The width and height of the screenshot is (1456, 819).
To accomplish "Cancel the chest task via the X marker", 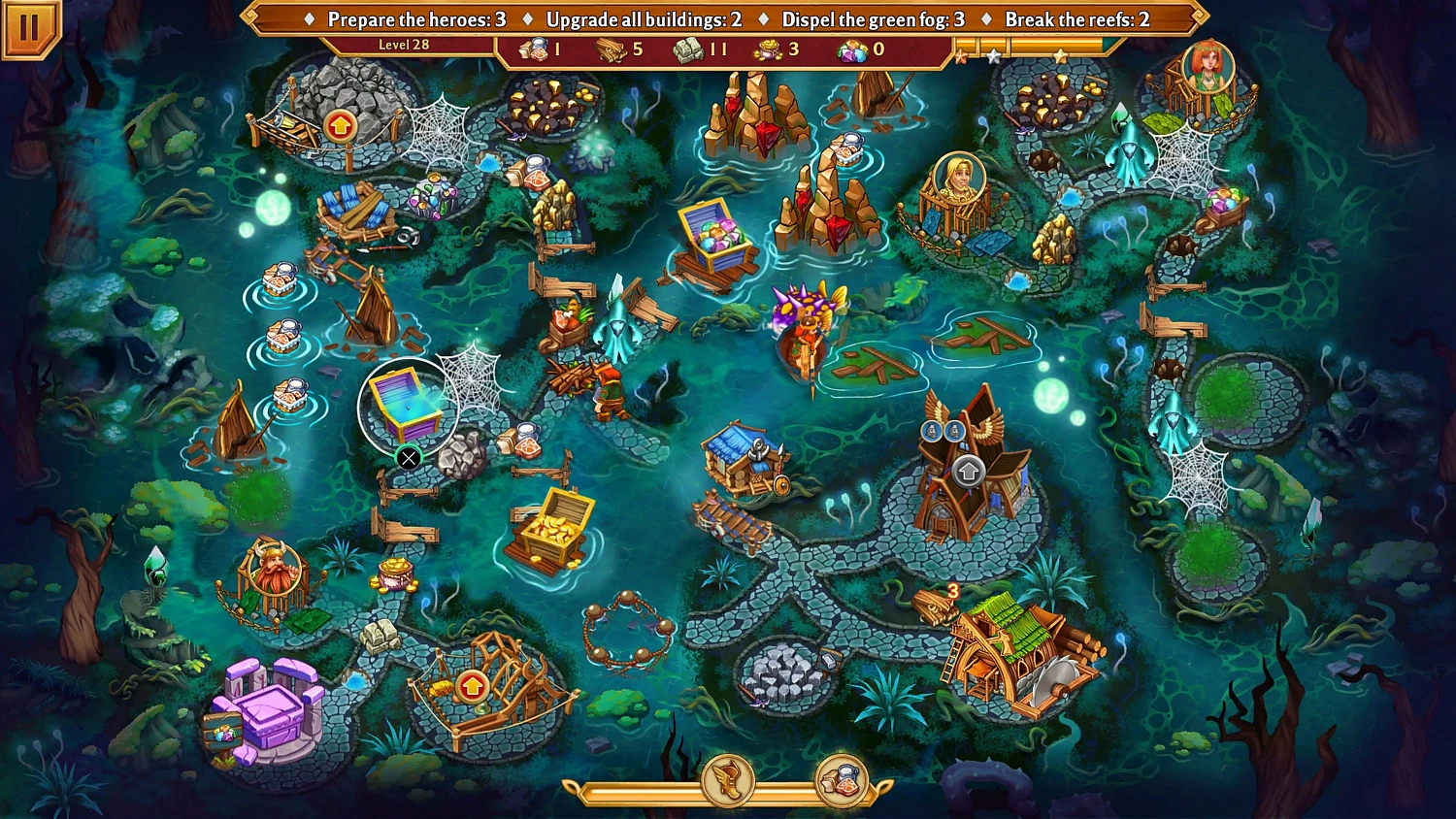I will pyautogui.click(x=408, y=458).
